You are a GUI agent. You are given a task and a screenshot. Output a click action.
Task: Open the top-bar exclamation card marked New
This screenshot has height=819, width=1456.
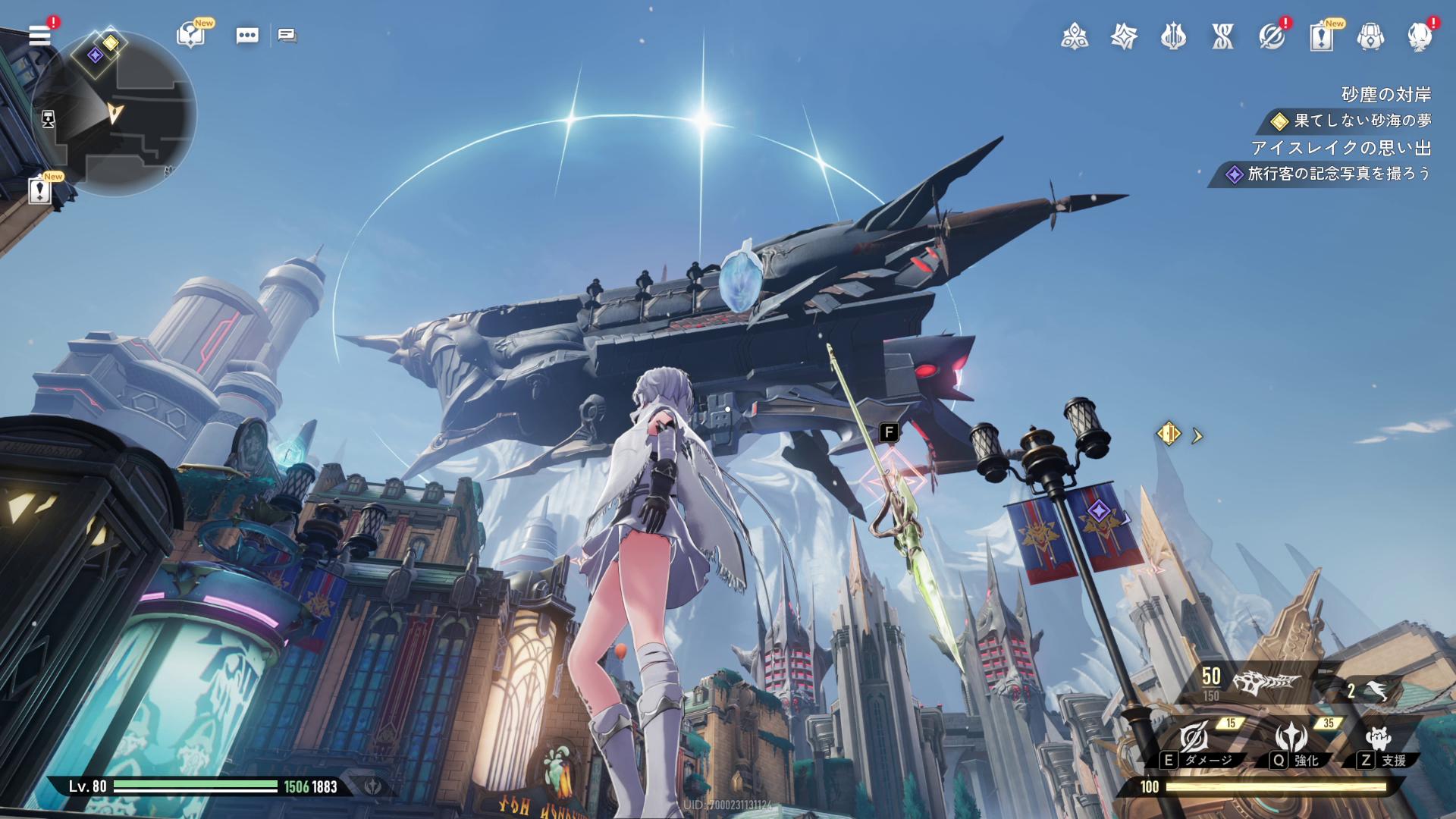1321,36
